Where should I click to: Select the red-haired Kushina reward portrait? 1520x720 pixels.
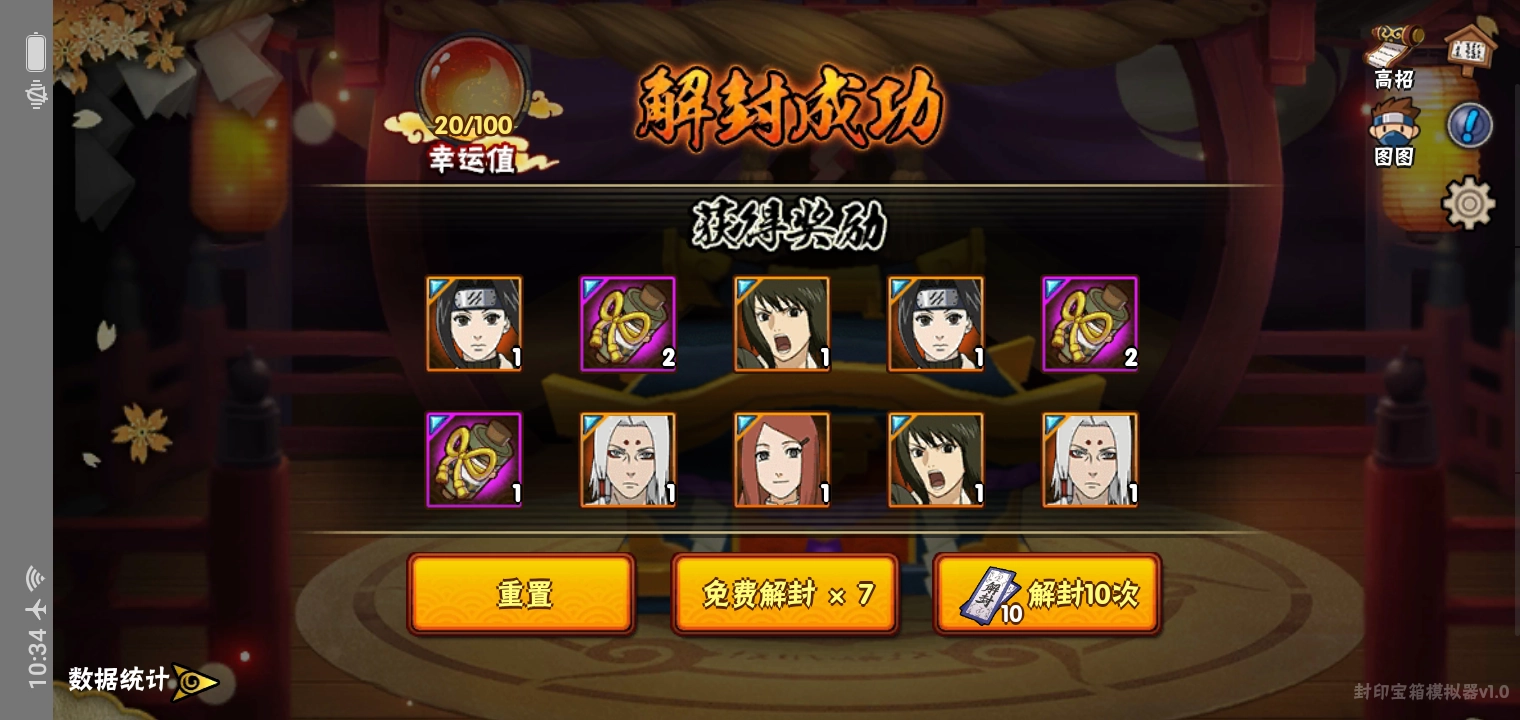pyautogui.click(x=782, y=460)
